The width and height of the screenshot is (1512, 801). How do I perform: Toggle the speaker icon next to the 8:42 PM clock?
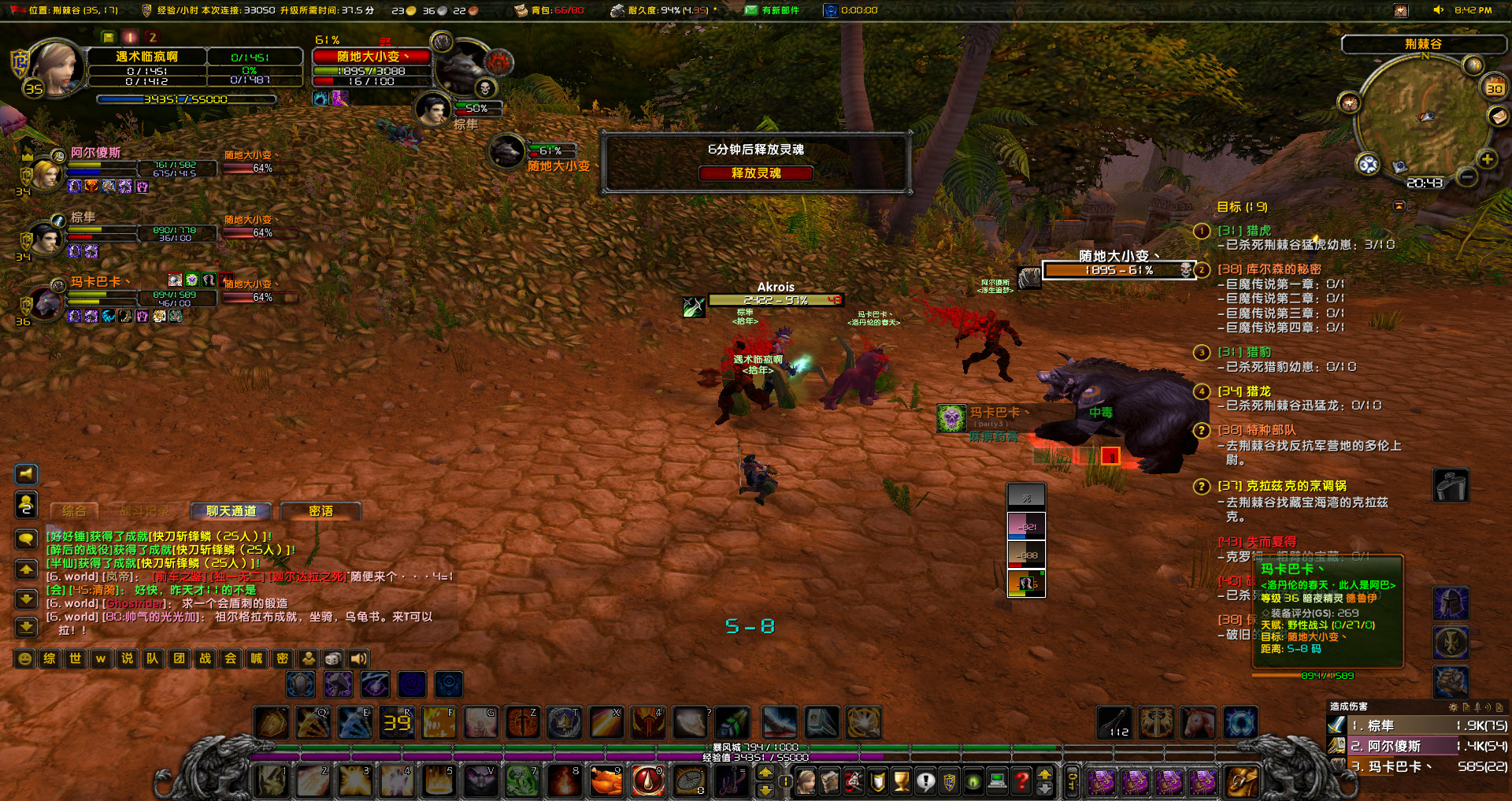pyautogui.click(x=1438, y=9)
